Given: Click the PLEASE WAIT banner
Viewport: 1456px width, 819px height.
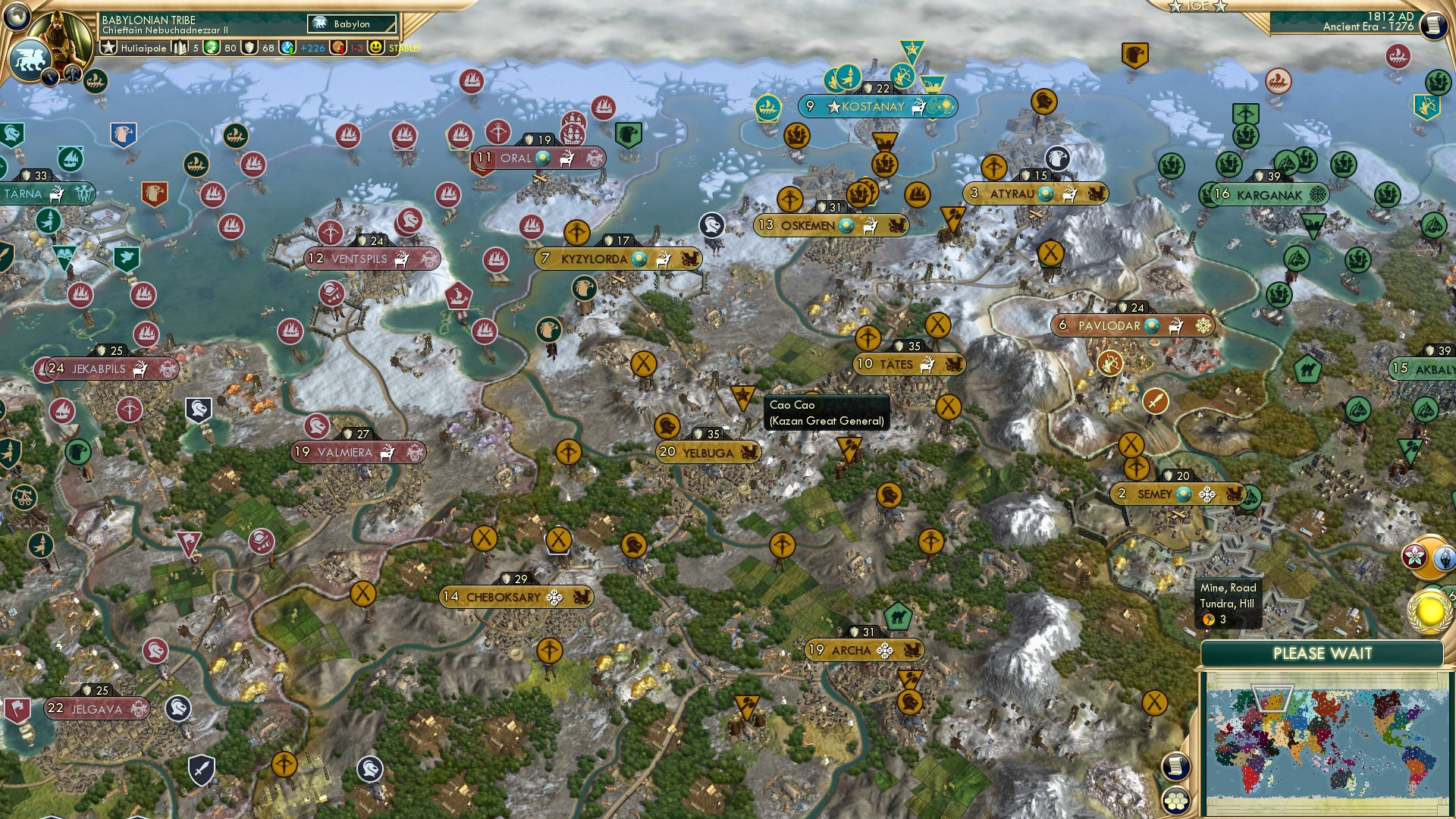Looking at the screenshot, I should (x=1323, y=652).
